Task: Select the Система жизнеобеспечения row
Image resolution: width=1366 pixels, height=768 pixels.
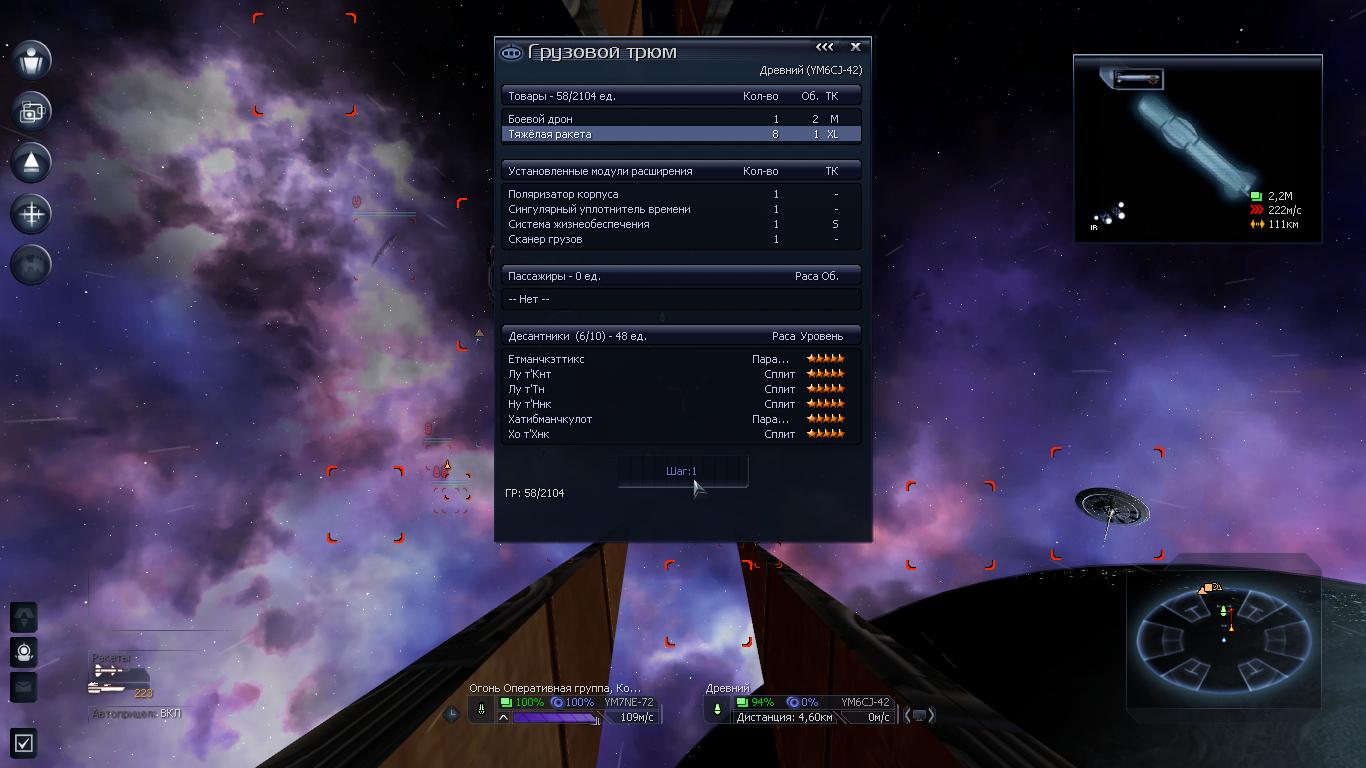Action: pyautogui.click(x=680, y=224)
